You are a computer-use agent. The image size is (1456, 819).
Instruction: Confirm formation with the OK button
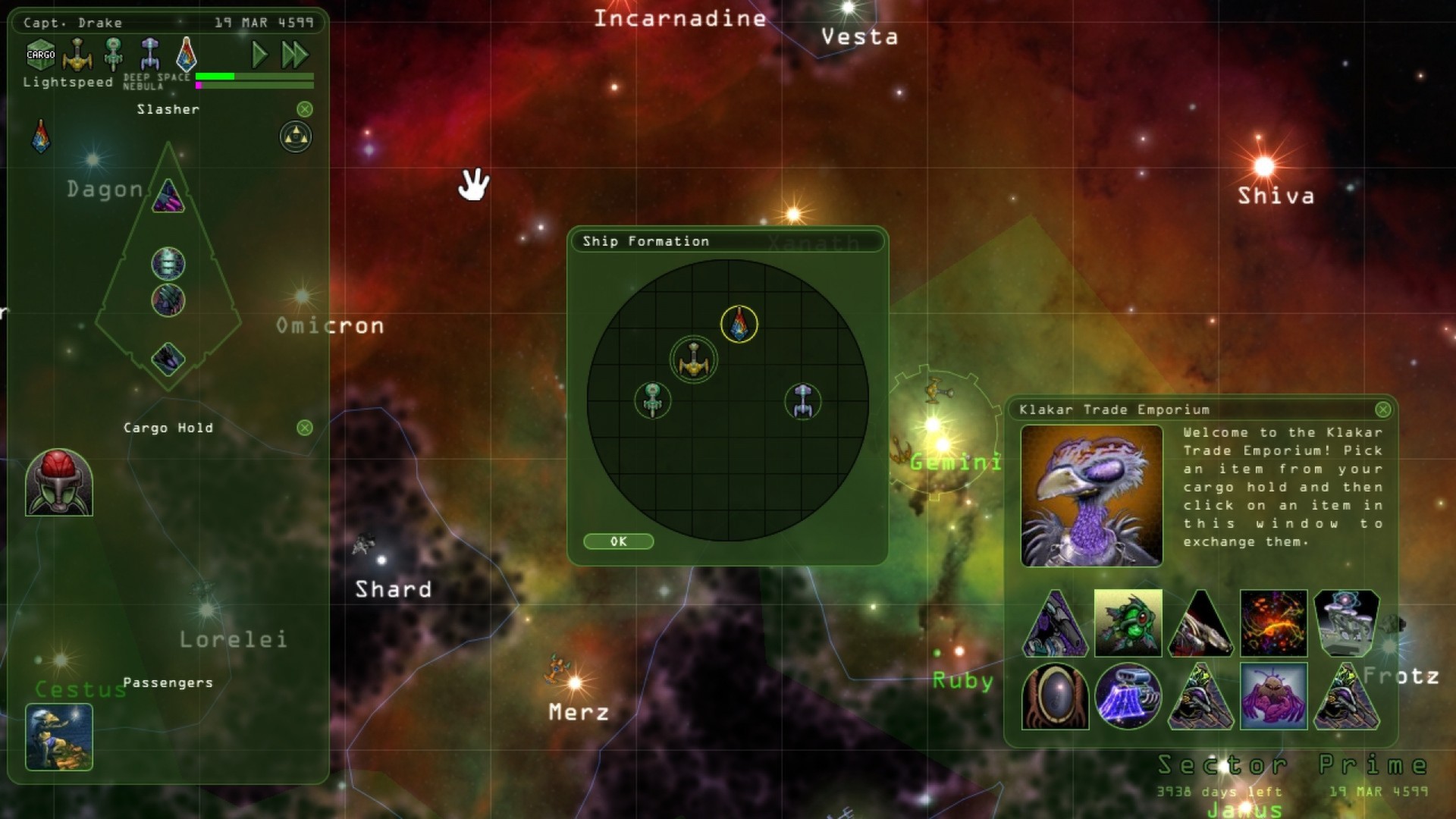[618, 541]
